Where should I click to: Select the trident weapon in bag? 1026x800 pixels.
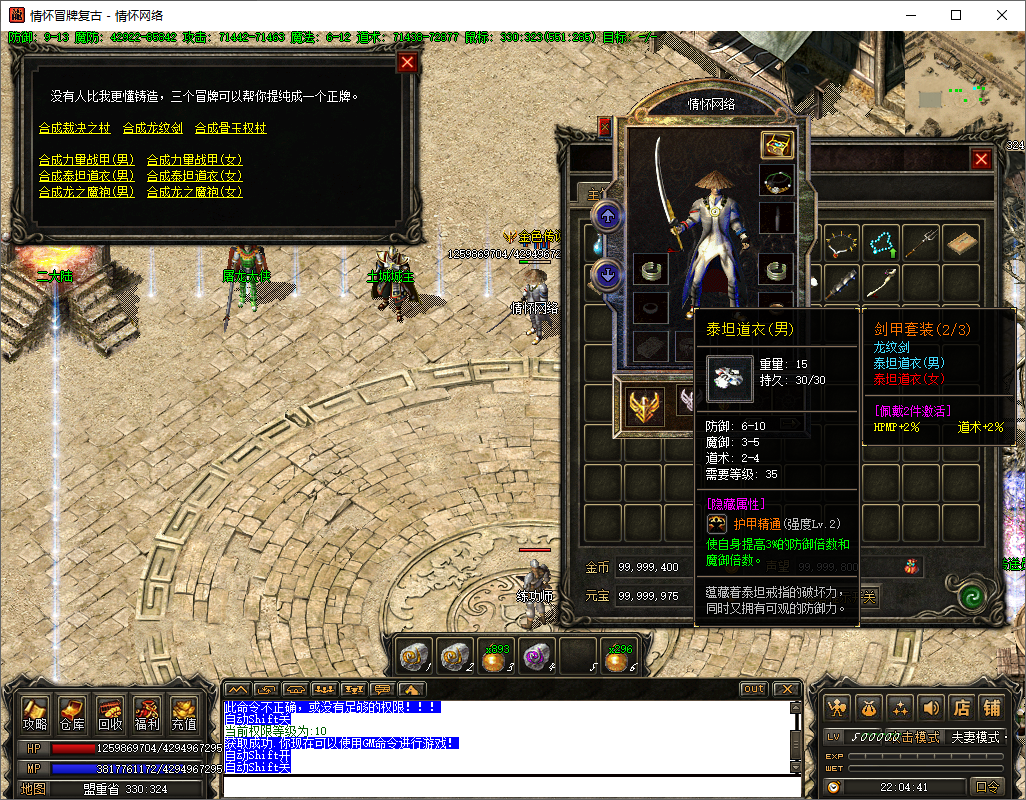pos(921,242)
